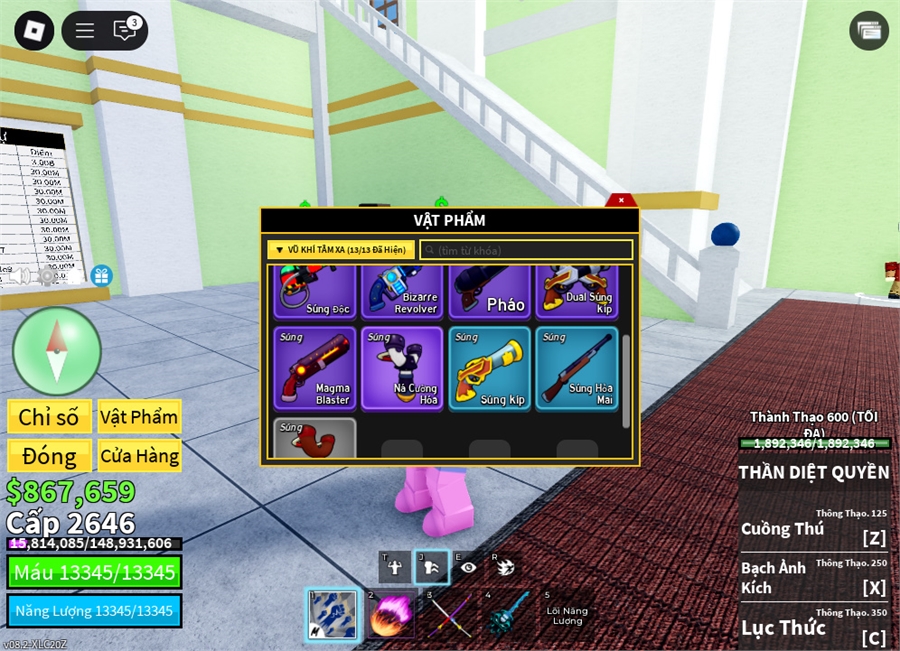Click the inventory keyword search field
Viewport: 900px width, 651px height.
pyautogui.click(x=526, y=250)
